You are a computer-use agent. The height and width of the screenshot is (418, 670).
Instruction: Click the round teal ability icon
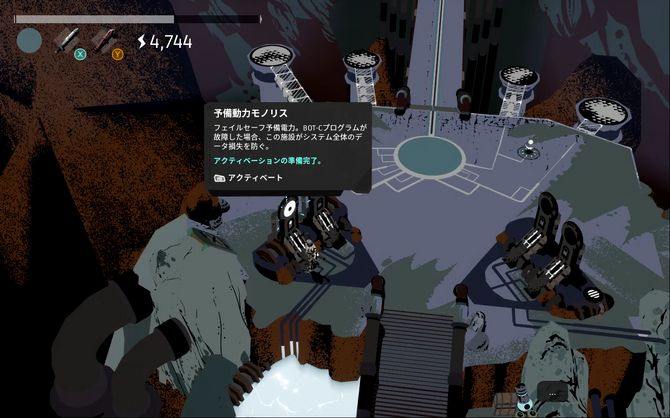(x=30, y=40)
